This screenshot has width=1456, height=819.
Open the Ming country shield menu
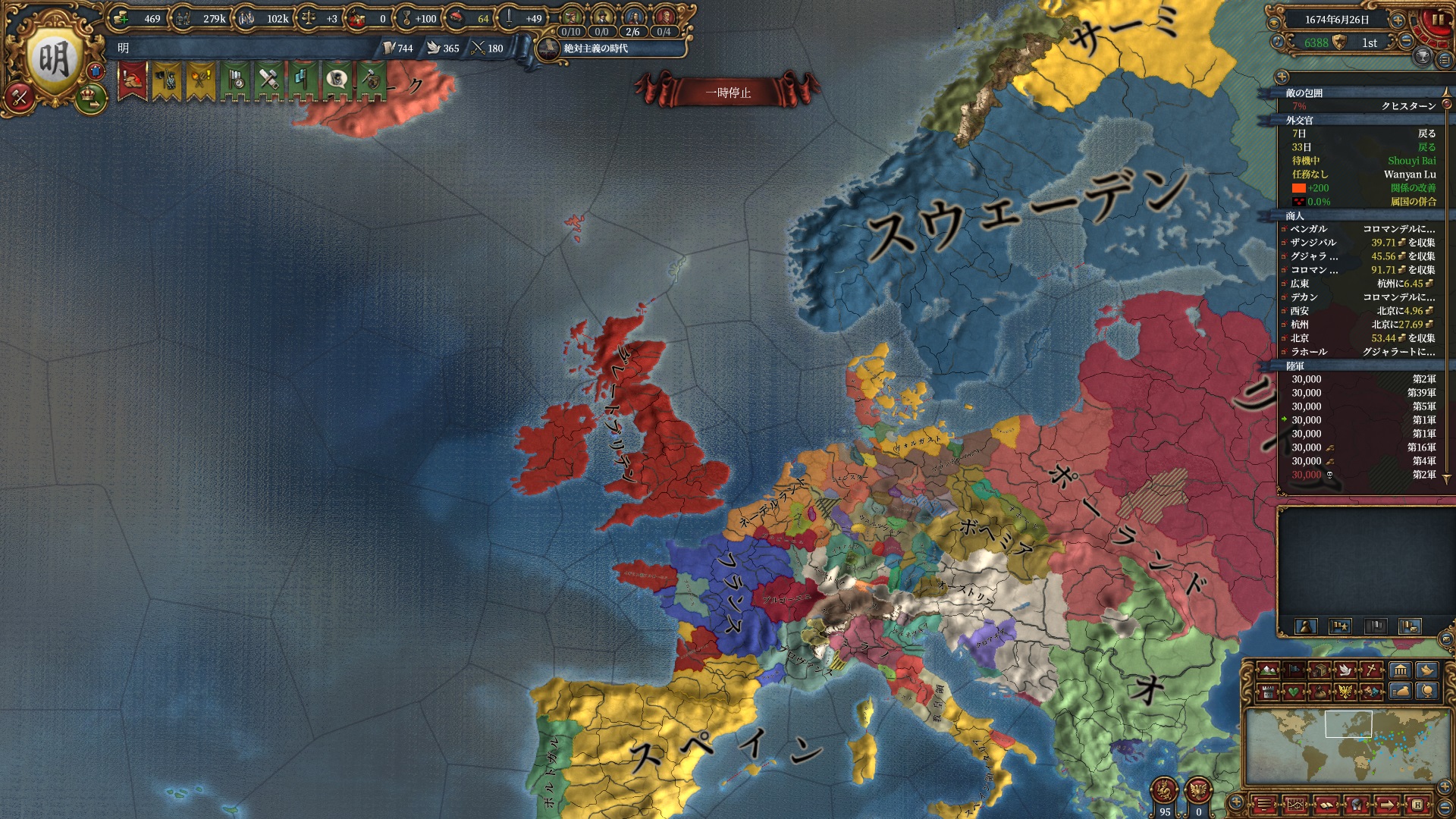[53, 59]
